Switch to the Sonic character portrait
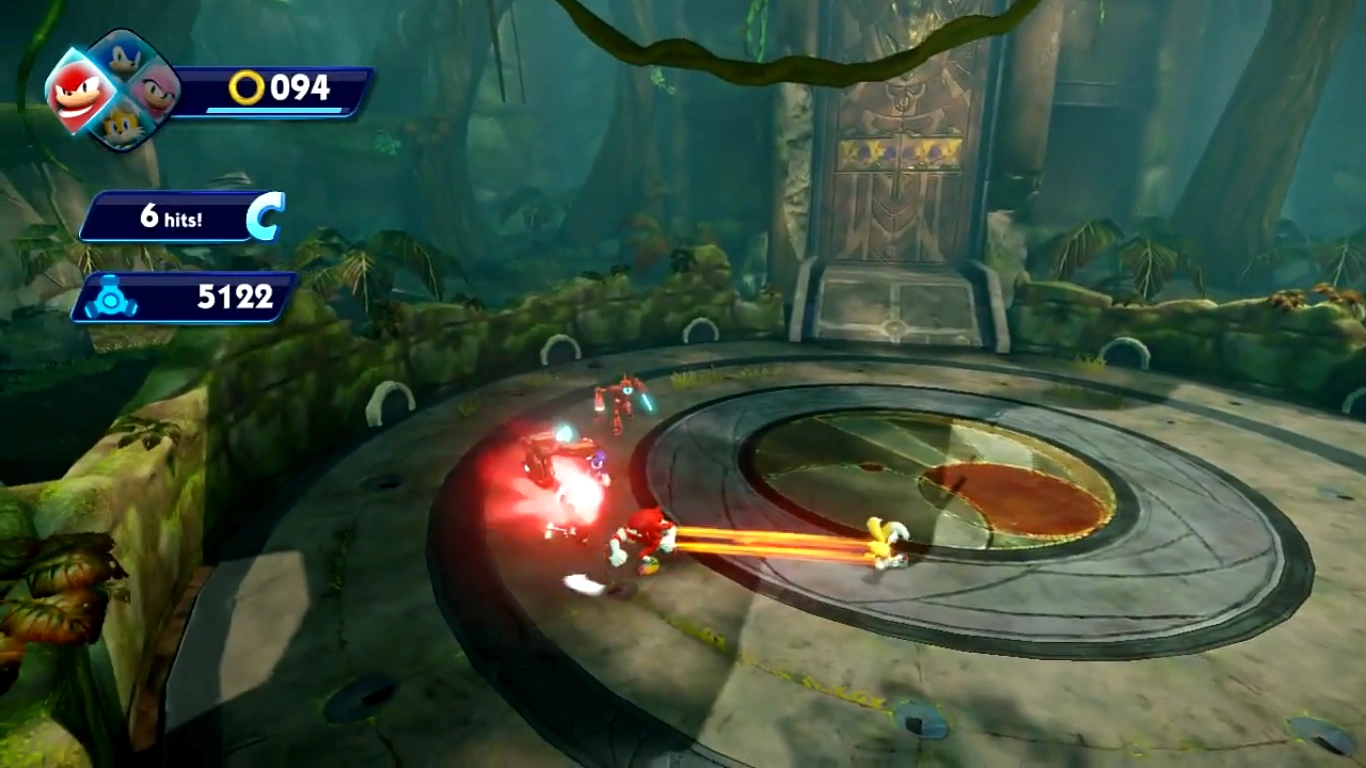This screenshot has width=1366, height=768. (123, 58)
